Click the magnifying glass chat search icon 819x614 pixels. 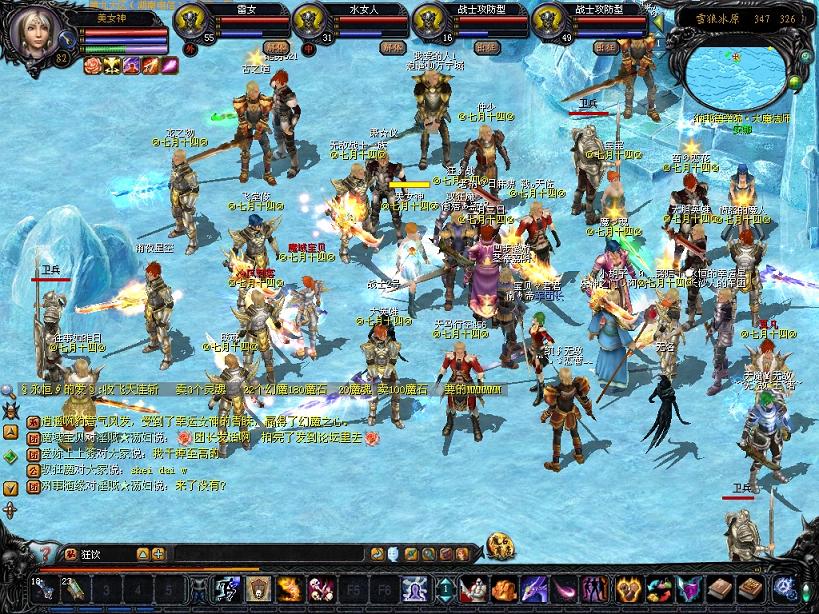[8, 390]
